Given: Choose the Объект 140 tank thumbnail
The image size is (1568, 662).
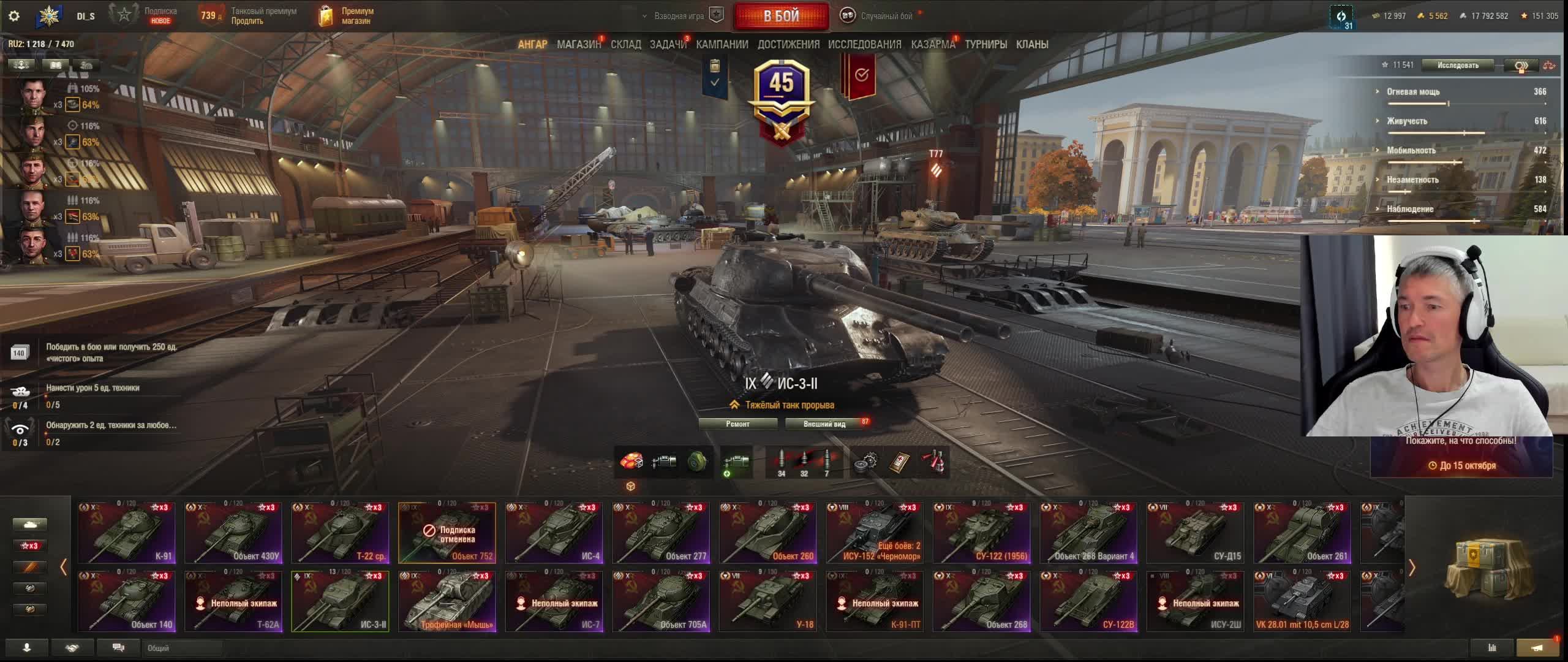Looking at the screenshot, I should [126, 601].
